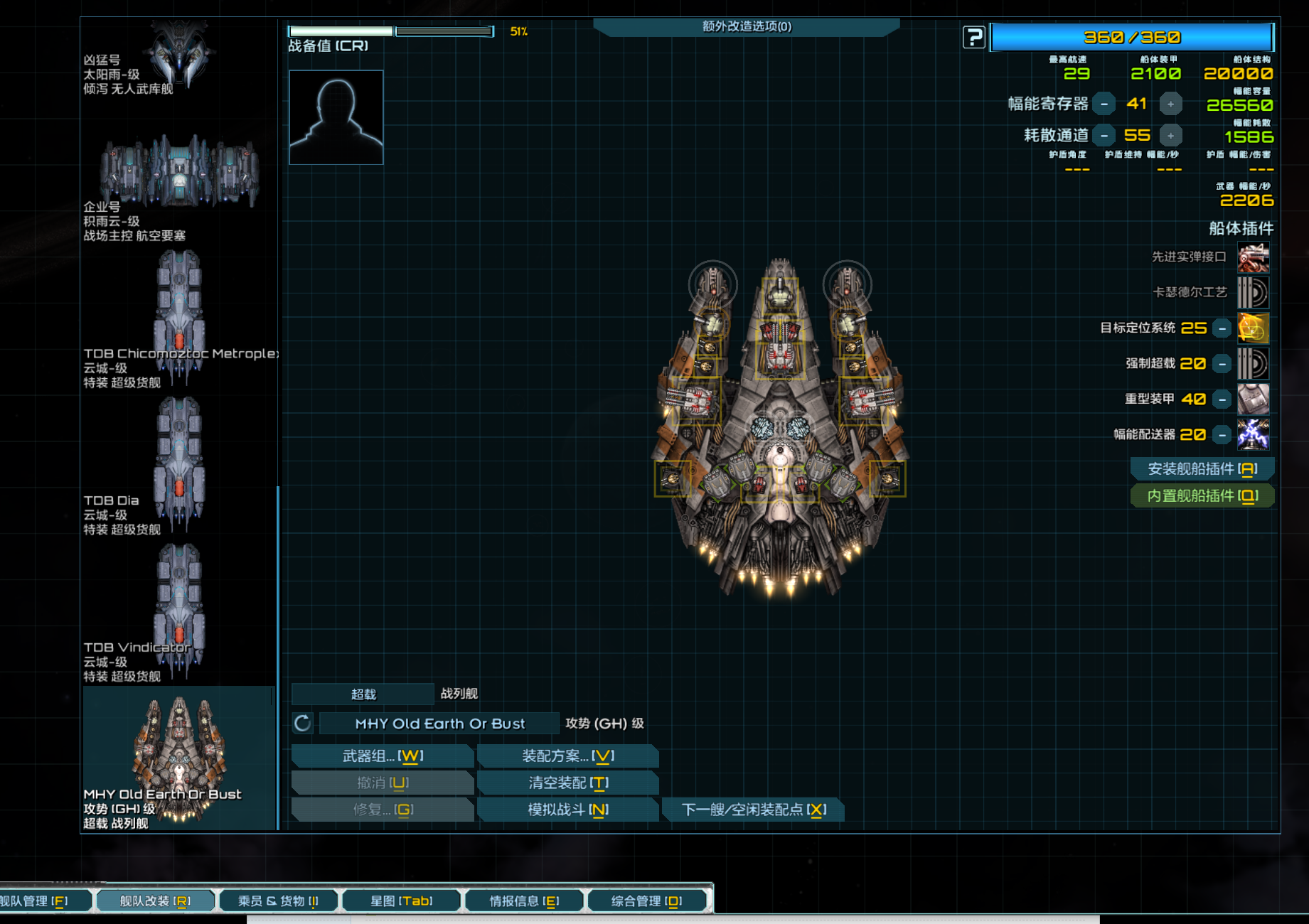
Task: Remove the 重型装甲 heavy armor hull mod
Action: click(x=1222, y=399)
